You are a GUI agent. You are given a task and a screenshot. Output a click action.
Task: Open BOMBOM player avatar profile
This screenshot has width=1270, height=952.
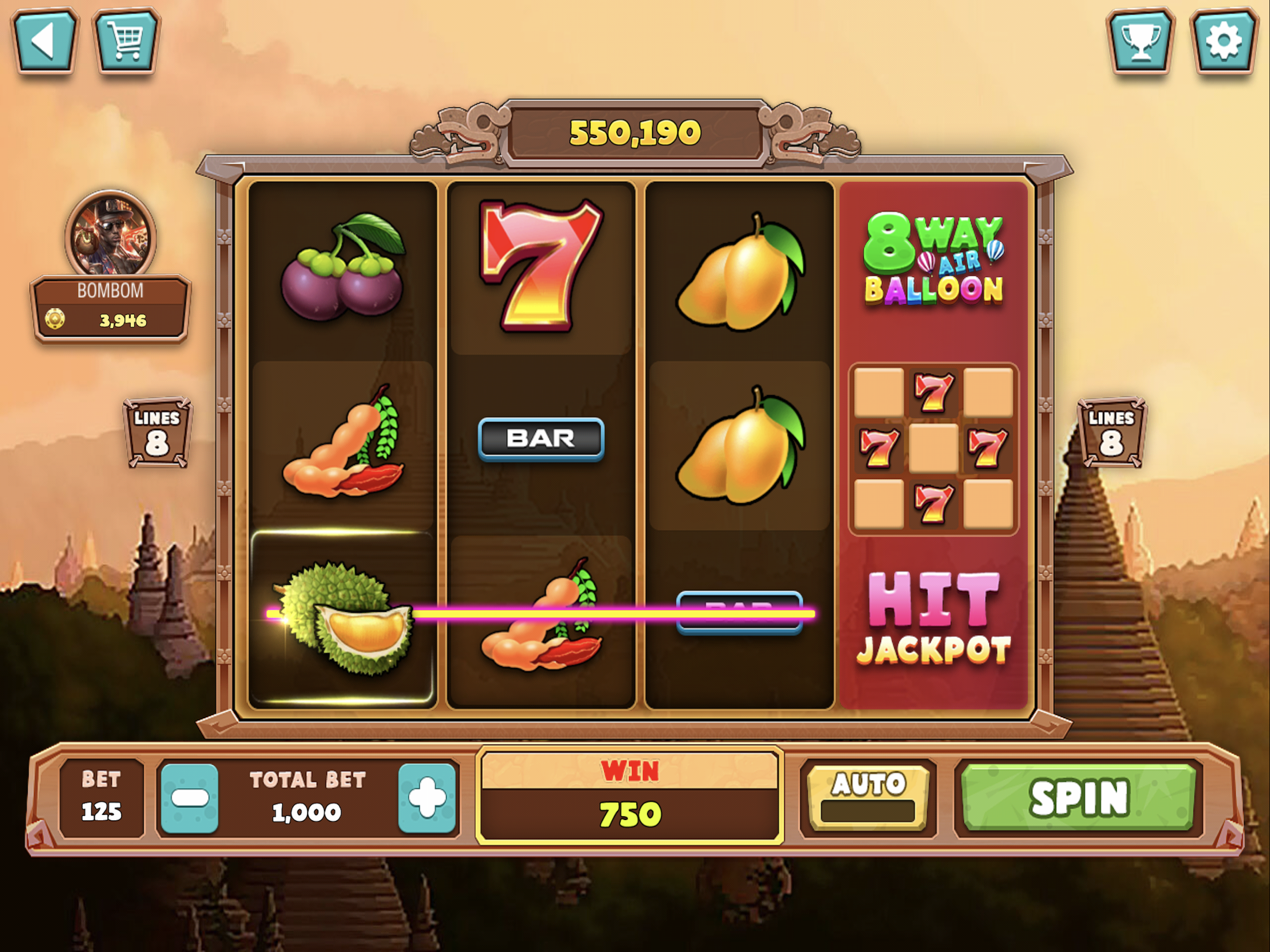point(110,235)
